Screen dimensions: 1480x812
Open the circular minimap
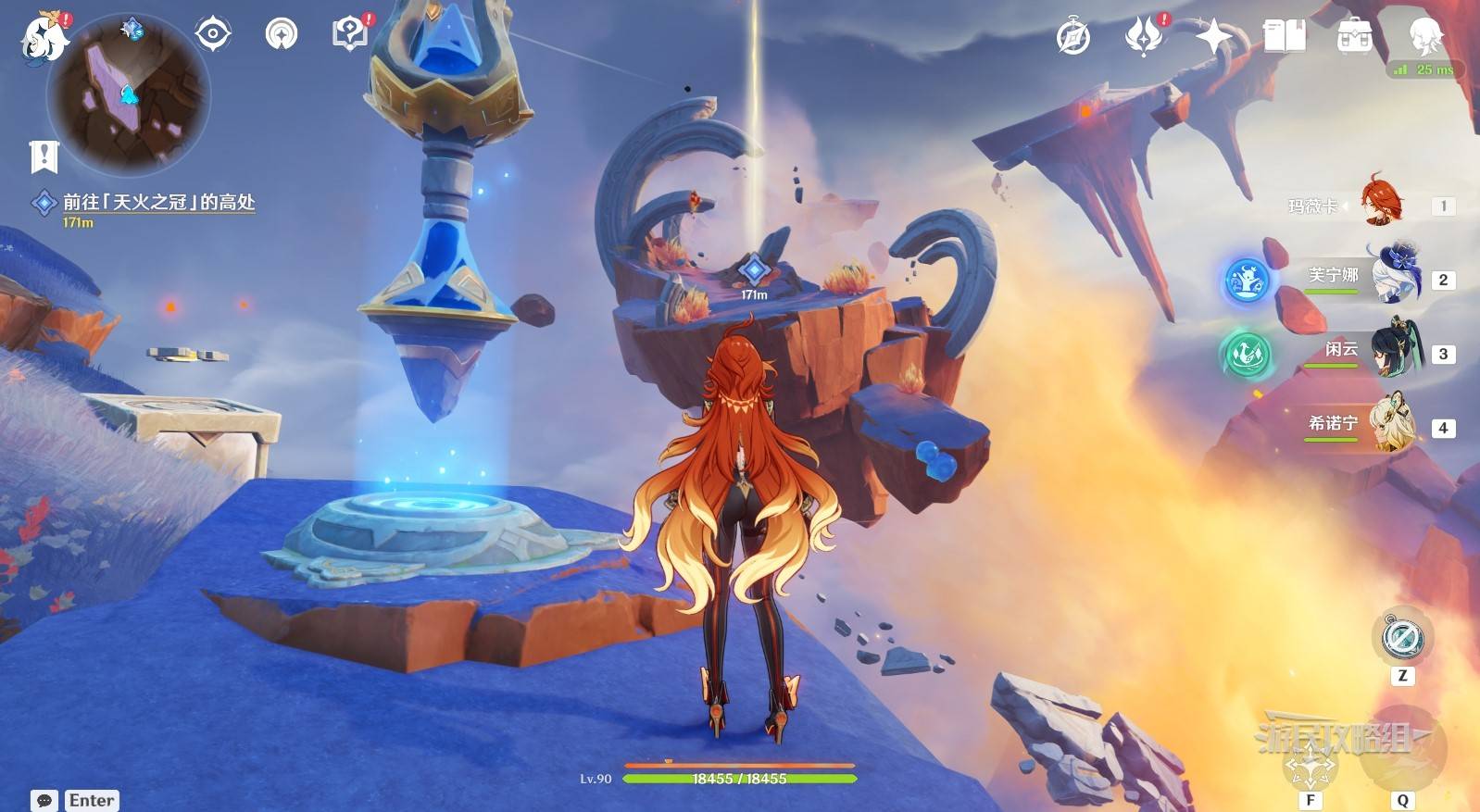click(x=128, y=95)
